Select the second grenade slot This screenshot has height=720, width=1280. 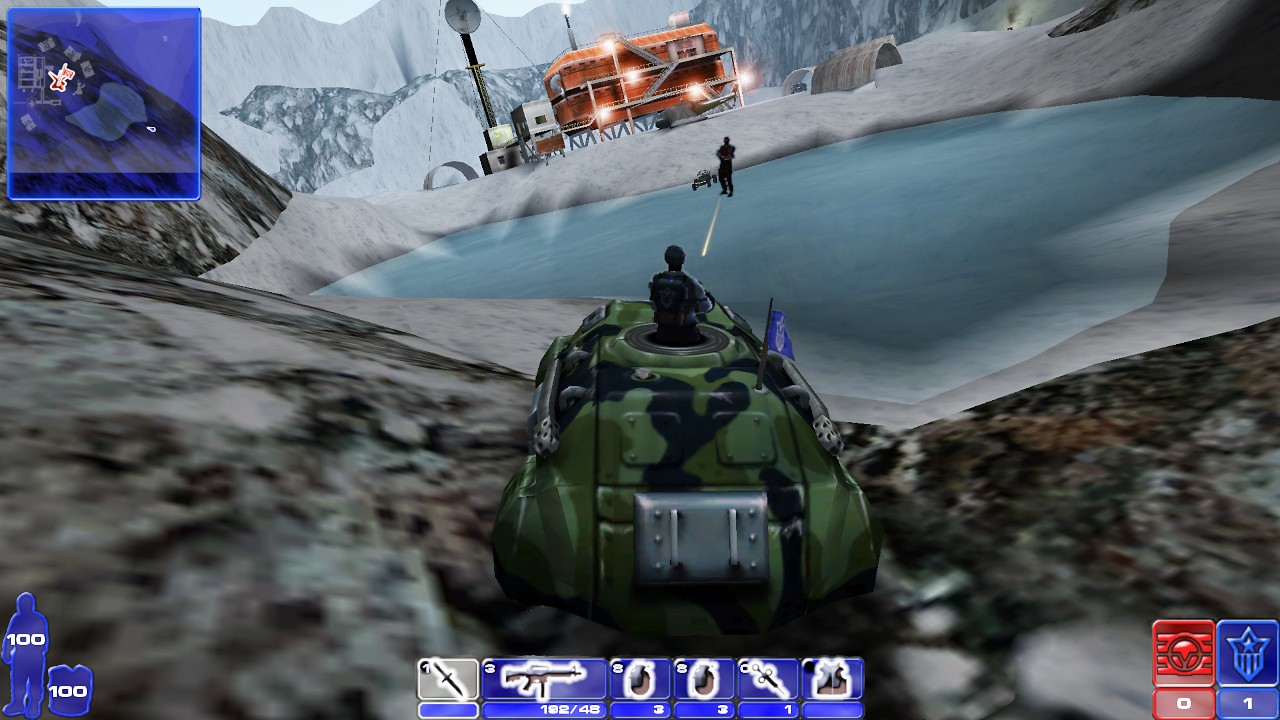[x=702, y=679]
